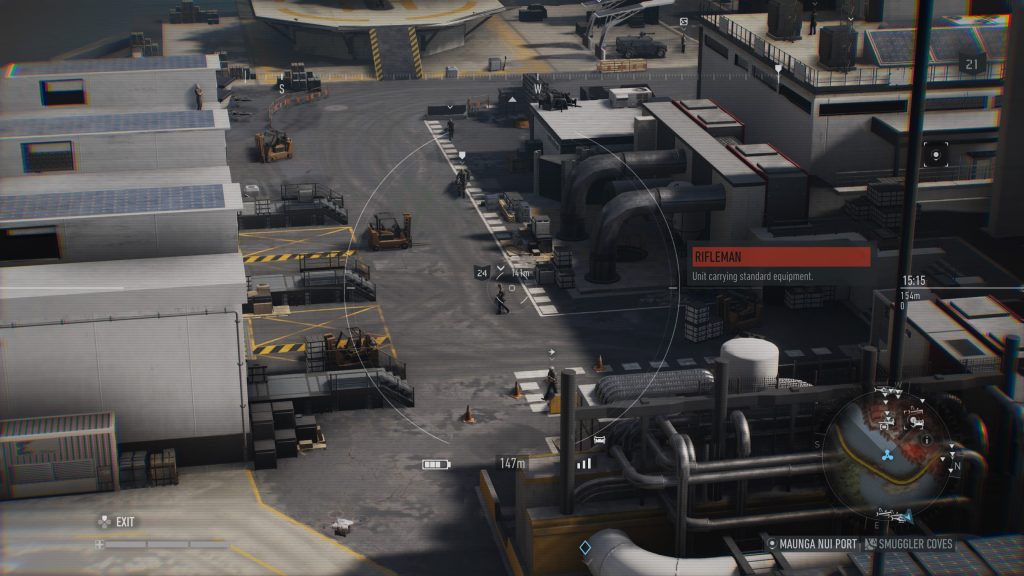Click the bracketed target marker beside the building

[936, 154]
